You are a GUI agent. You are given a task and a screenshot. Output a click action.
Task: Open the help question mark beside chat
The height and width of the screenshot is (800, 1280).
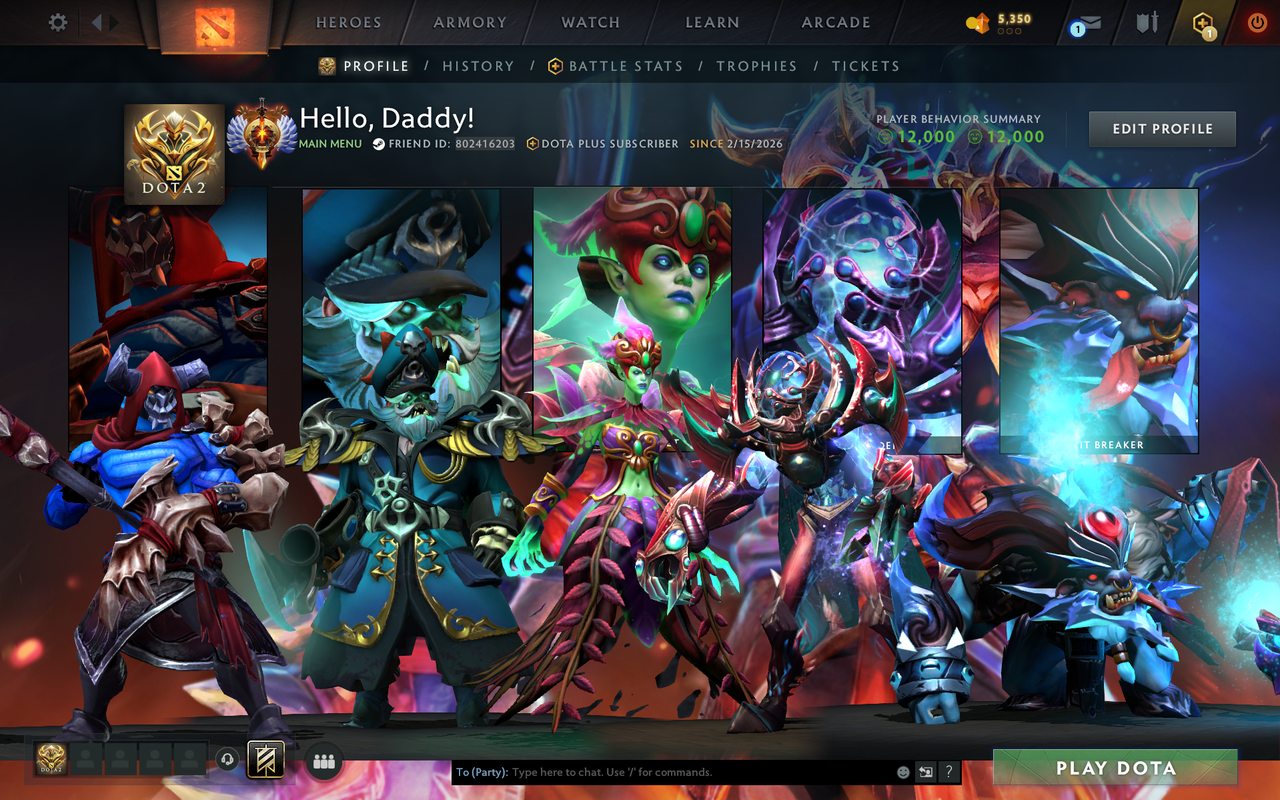click(948, 771)
